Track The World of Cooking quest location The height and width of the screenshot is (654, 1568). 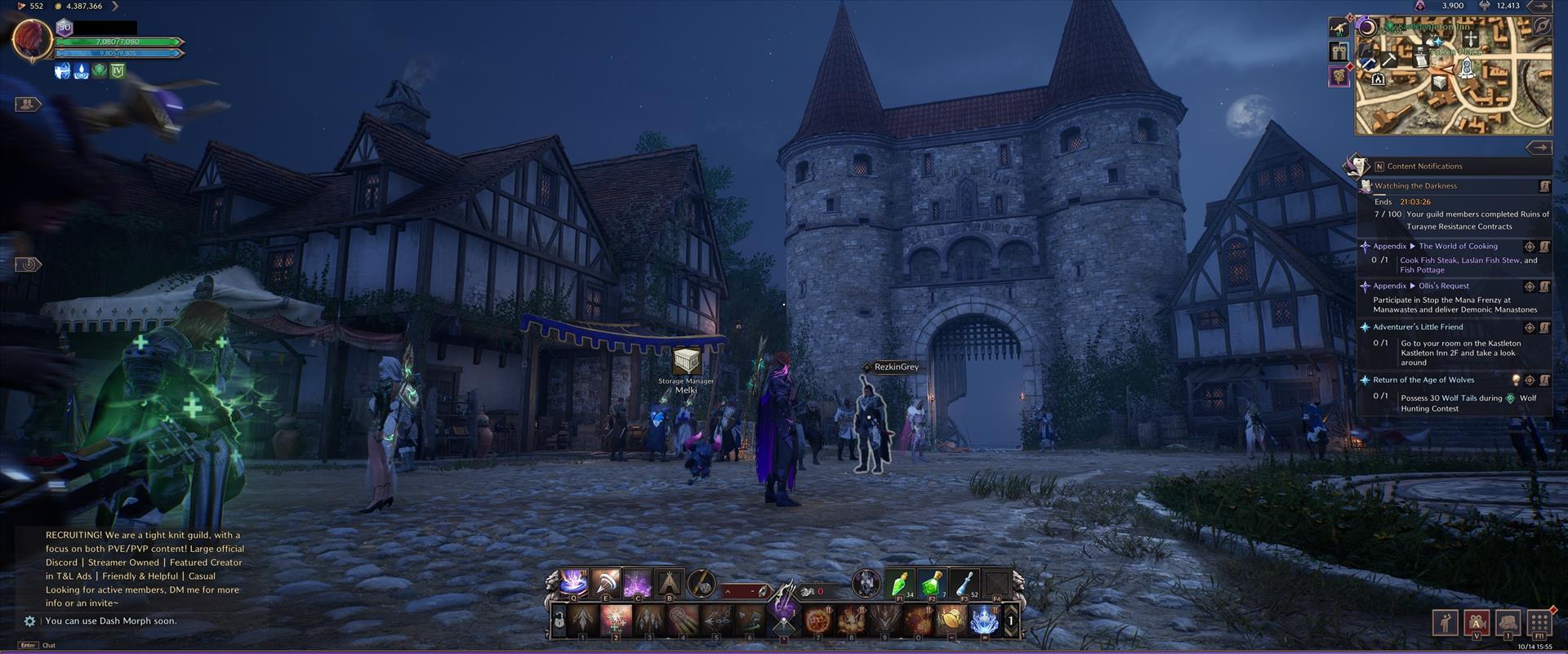[1530, 247]
